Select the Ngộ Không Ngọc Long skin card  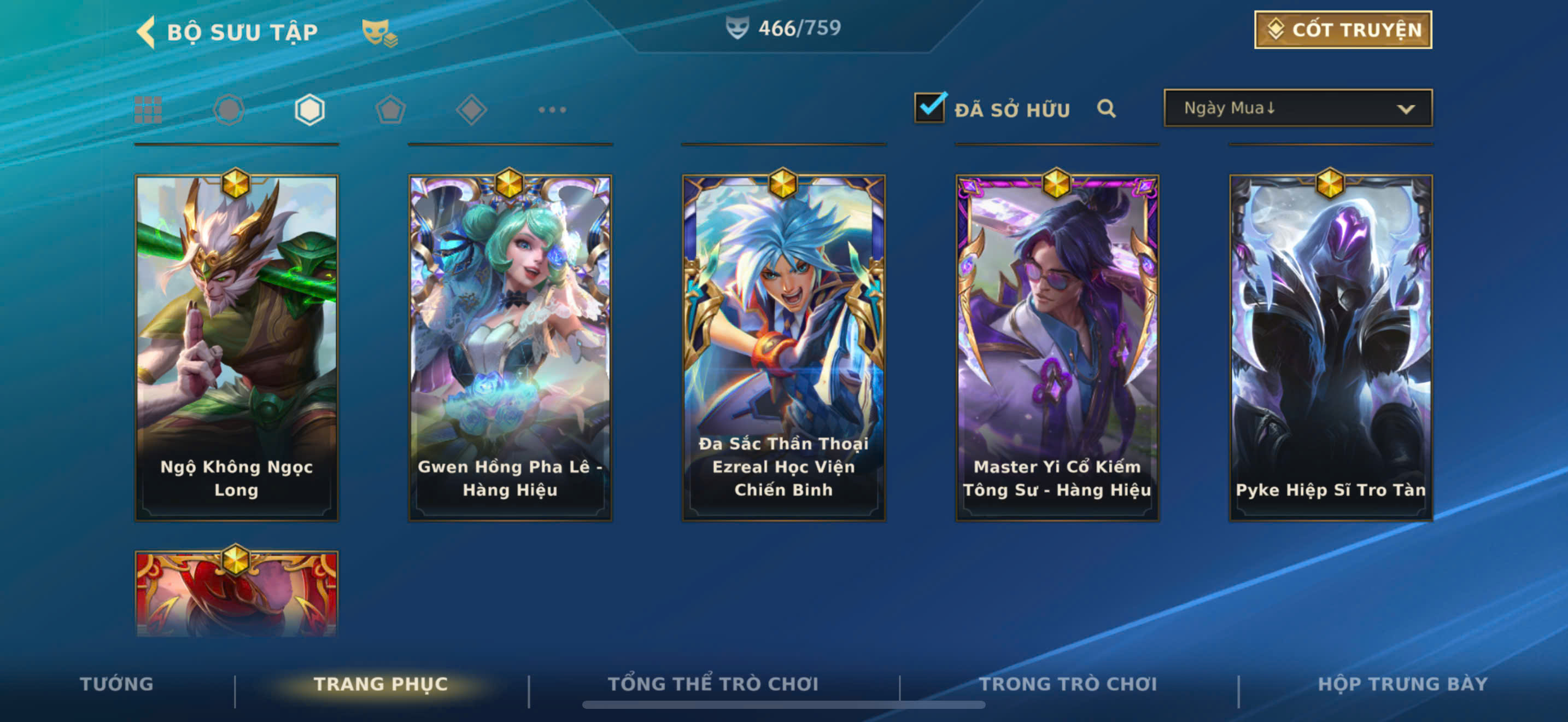[236, 347]
